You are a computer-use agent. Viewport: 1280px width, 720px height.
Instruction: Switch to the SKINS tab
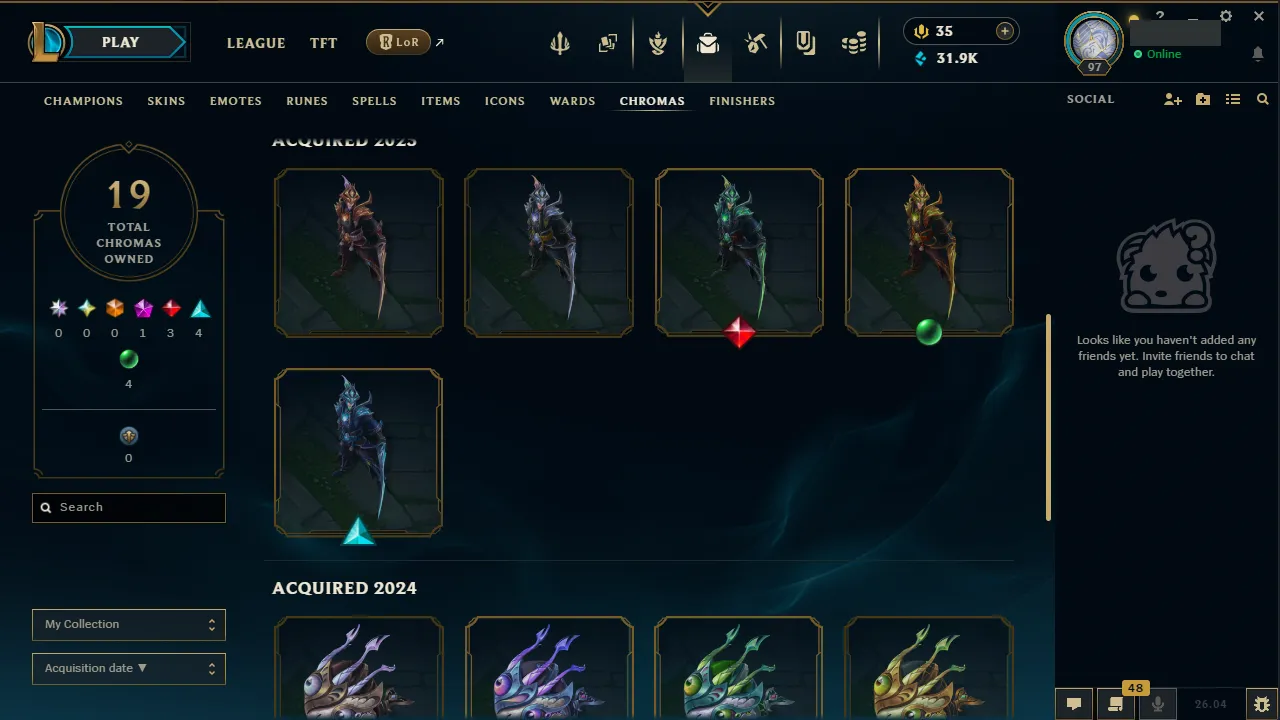[166, 100]
